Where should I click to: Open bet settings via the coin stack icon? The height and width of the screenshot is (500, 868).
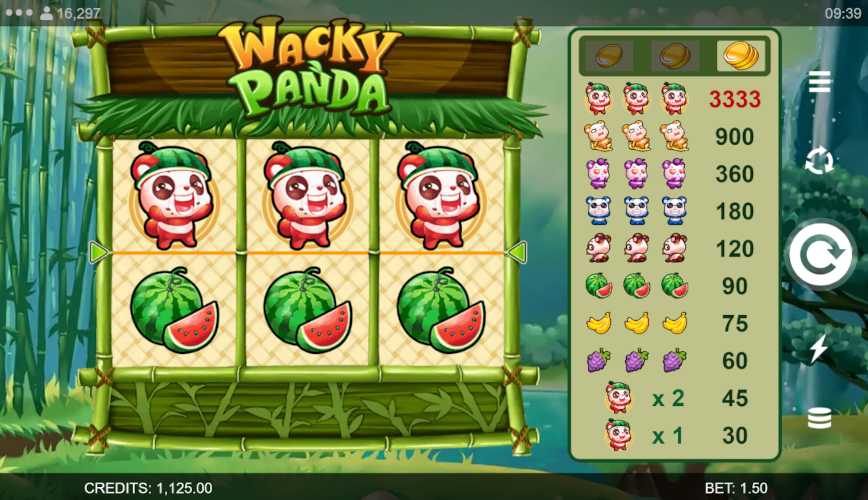(819, 418)
